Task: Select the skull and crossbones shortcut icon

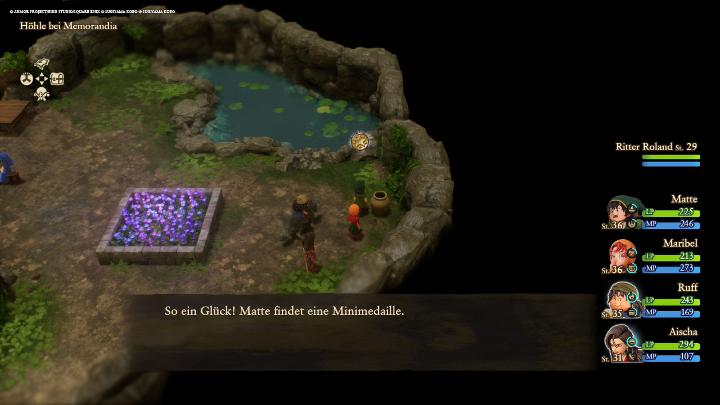Action: [x=42, y=94]
